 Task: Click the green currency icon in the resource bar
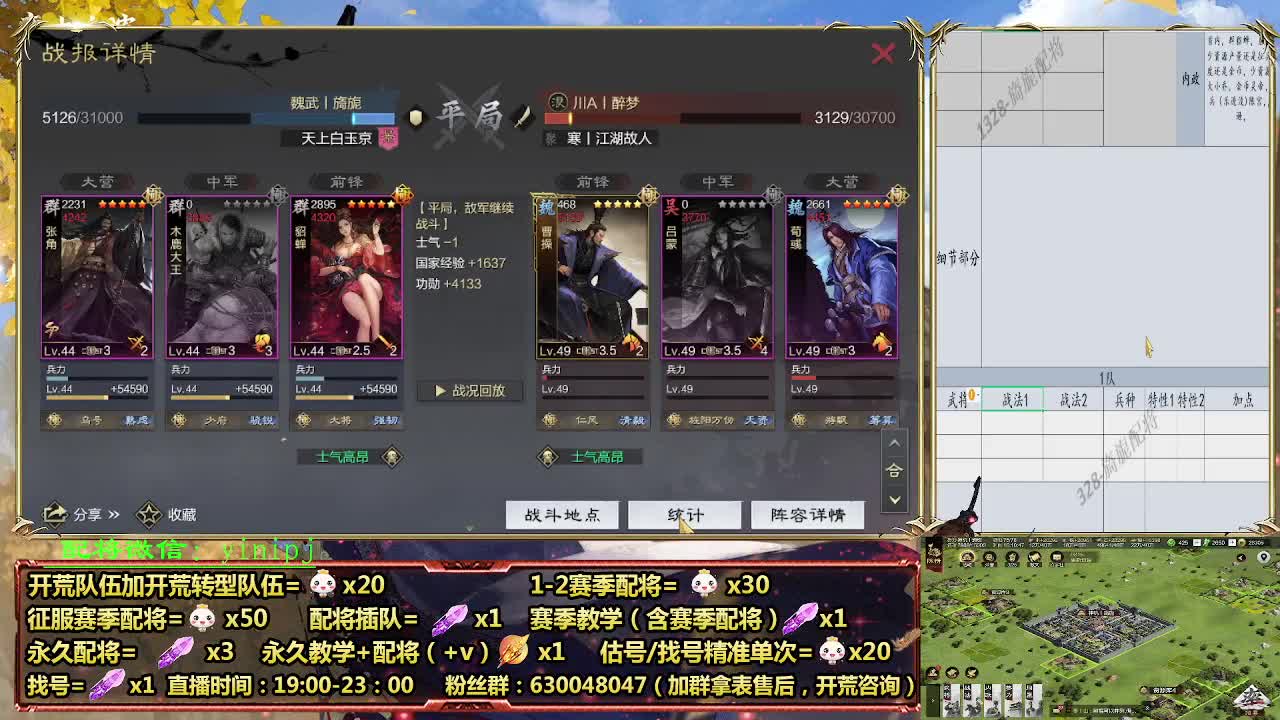tap(1171, 543)
